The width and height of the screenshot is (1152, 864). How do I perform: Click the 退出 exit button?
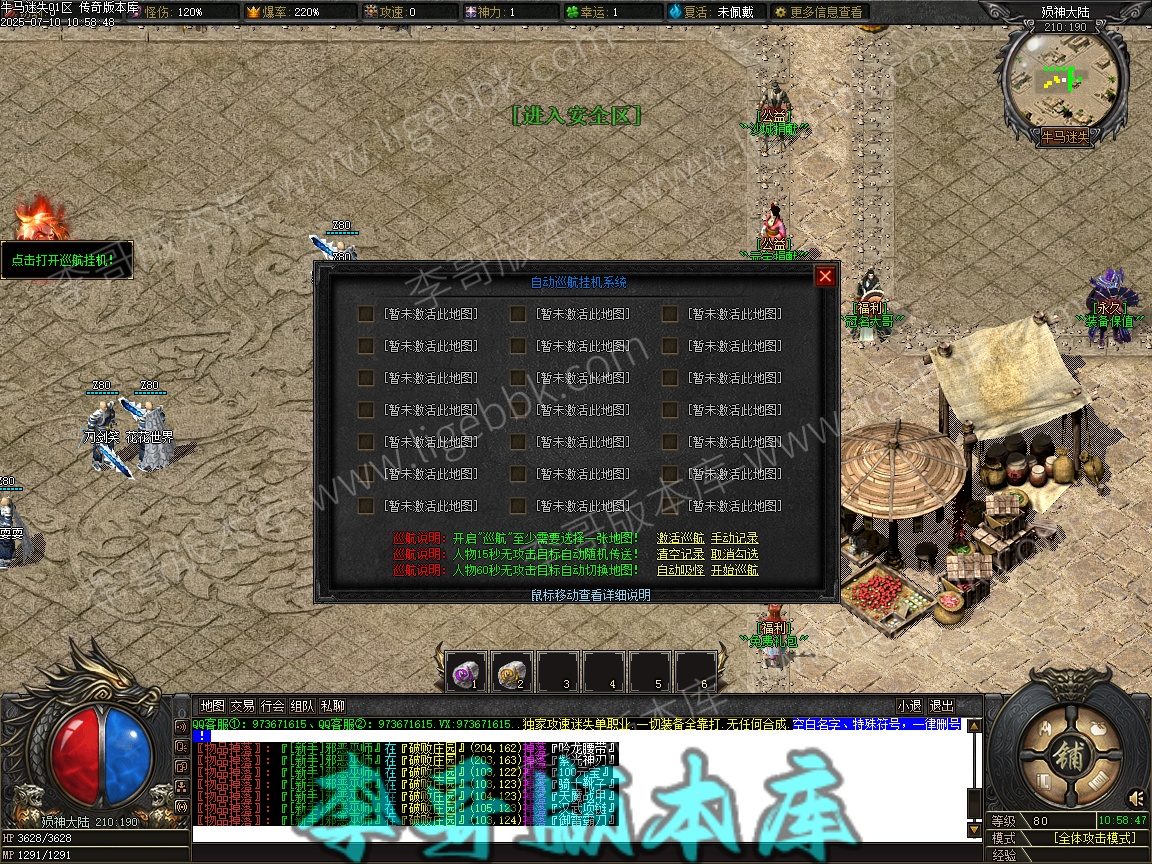pos(941,706)
